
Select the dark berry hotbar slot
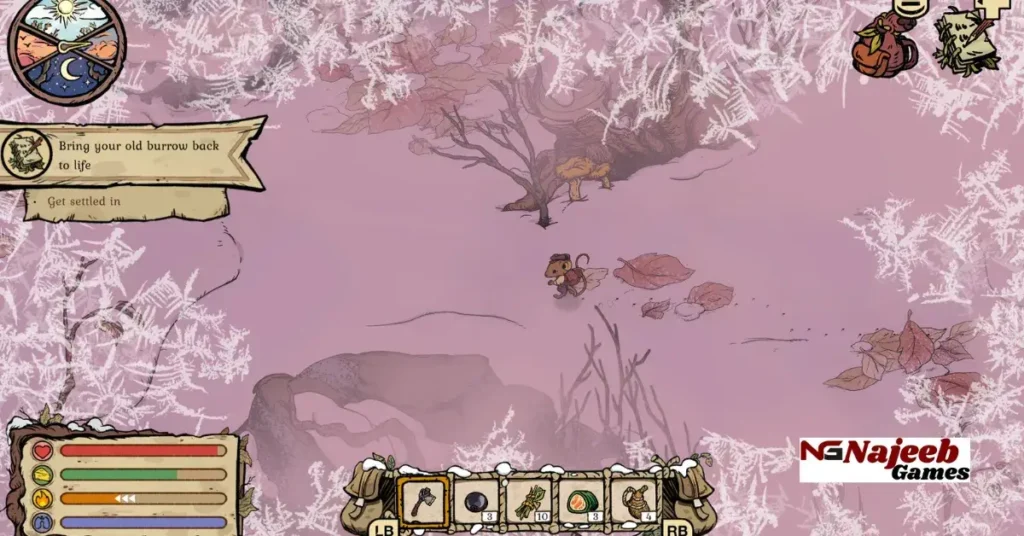pos(476,500)
